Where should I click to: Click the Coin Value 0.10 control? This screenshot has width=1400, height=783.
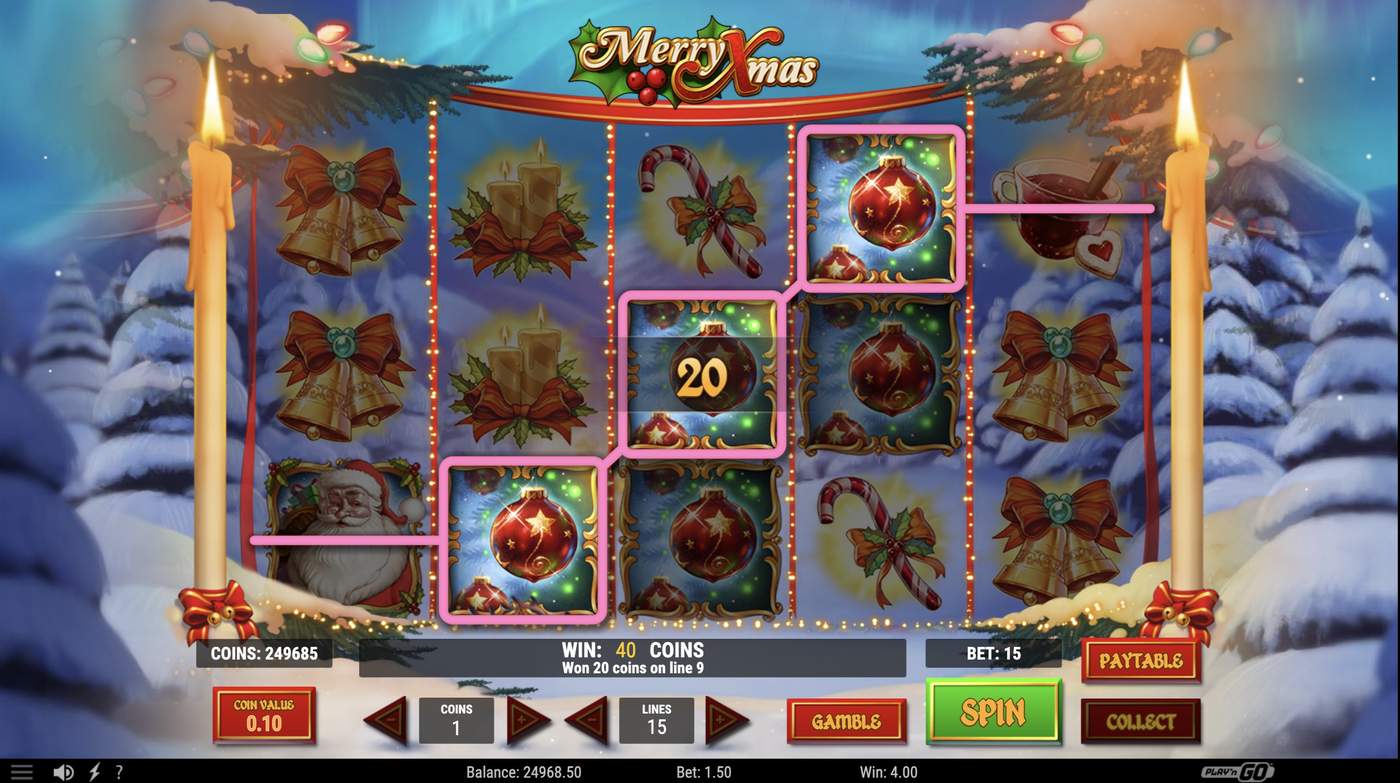264,715
